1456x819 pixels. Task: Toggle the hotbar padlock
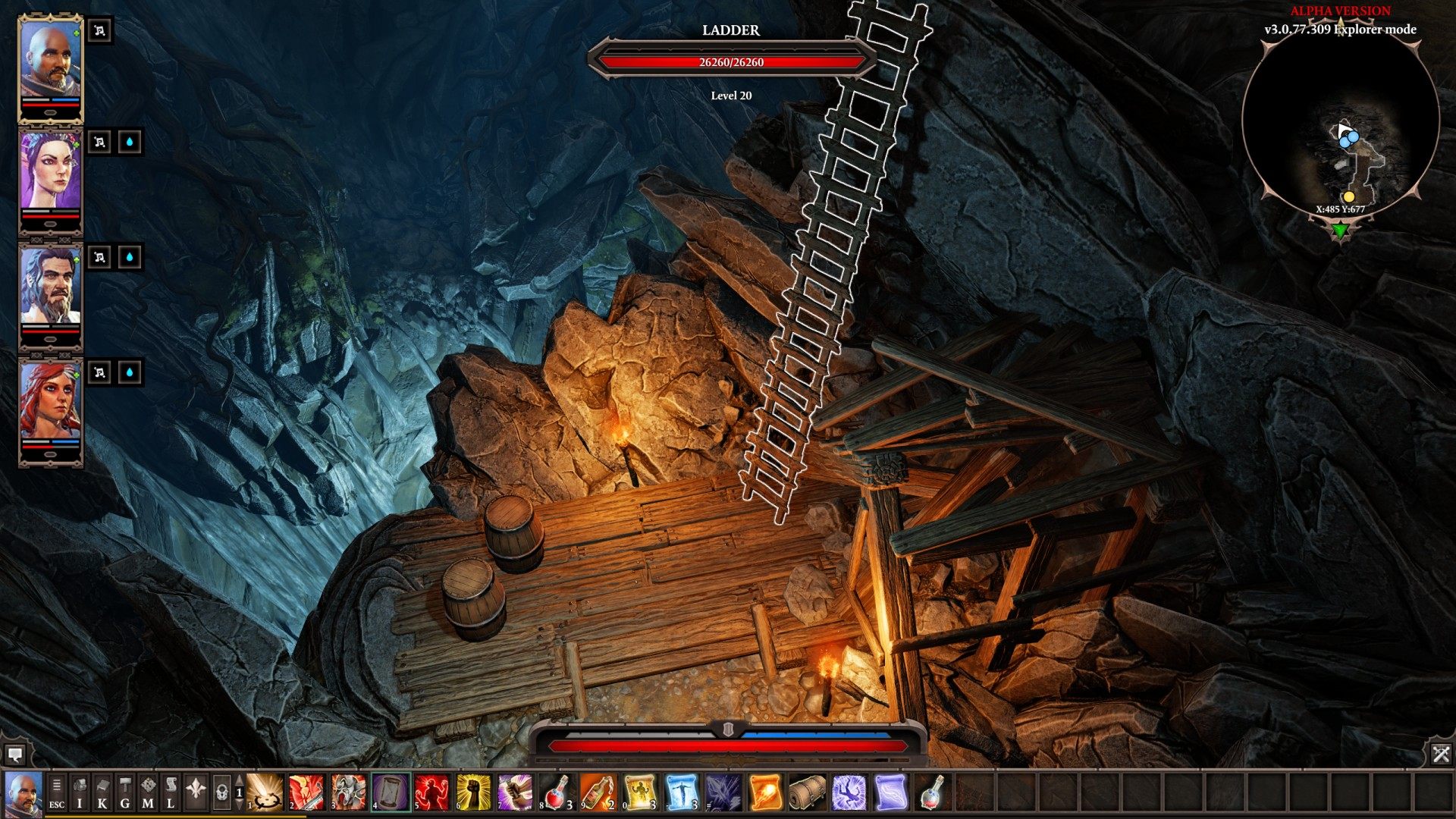tap(221, 793)
